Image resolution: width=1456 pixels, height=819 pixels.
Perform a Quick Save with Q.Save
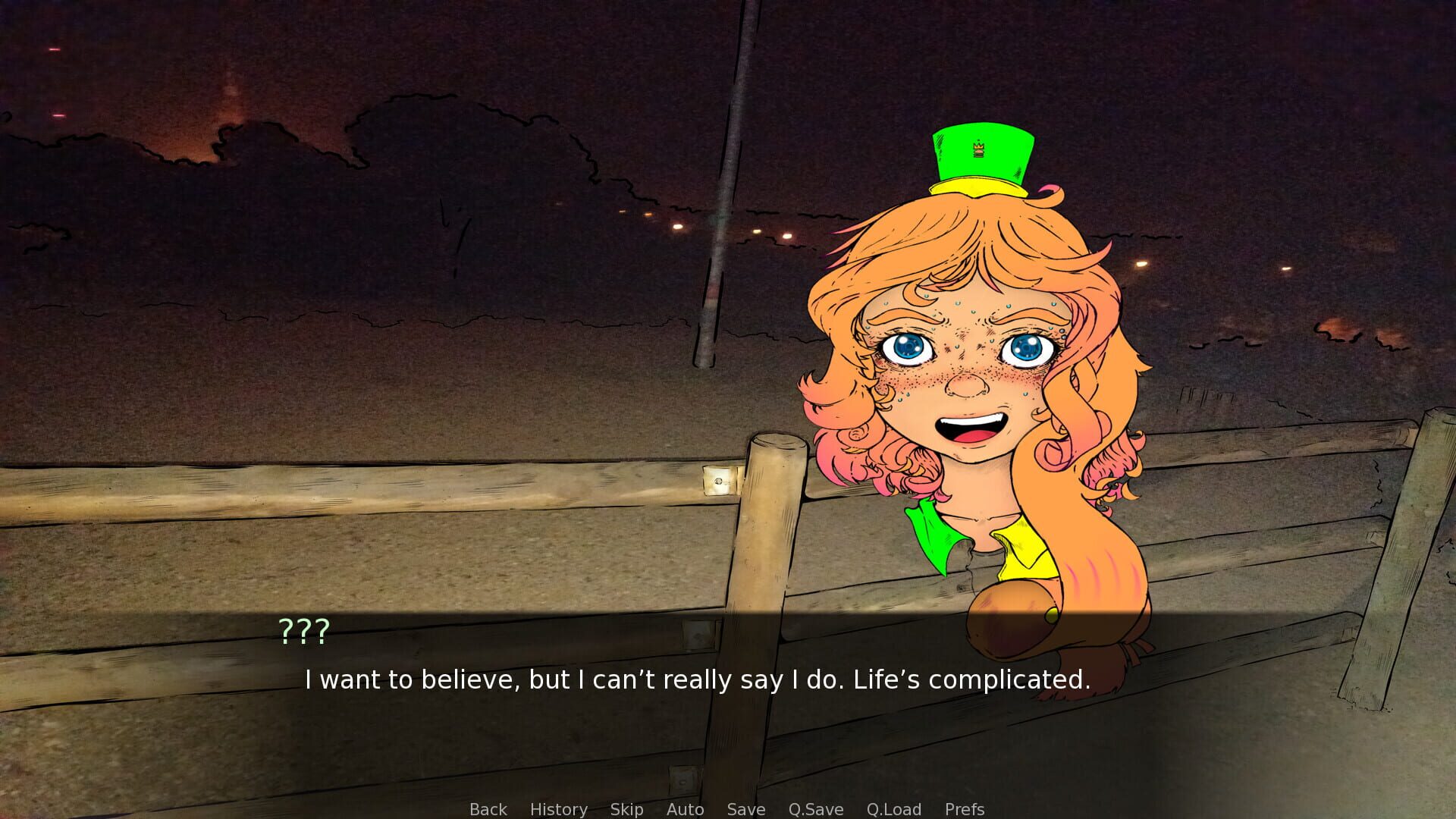pyautogui.click(x=814, y=809)
